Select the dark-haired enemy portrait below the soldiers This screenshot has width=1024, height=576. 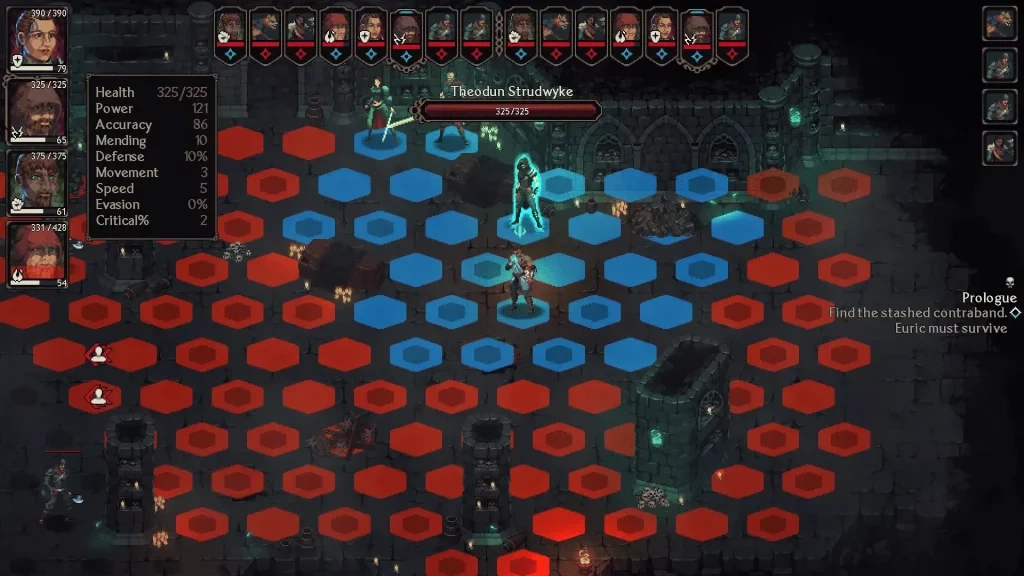(999, 148)
